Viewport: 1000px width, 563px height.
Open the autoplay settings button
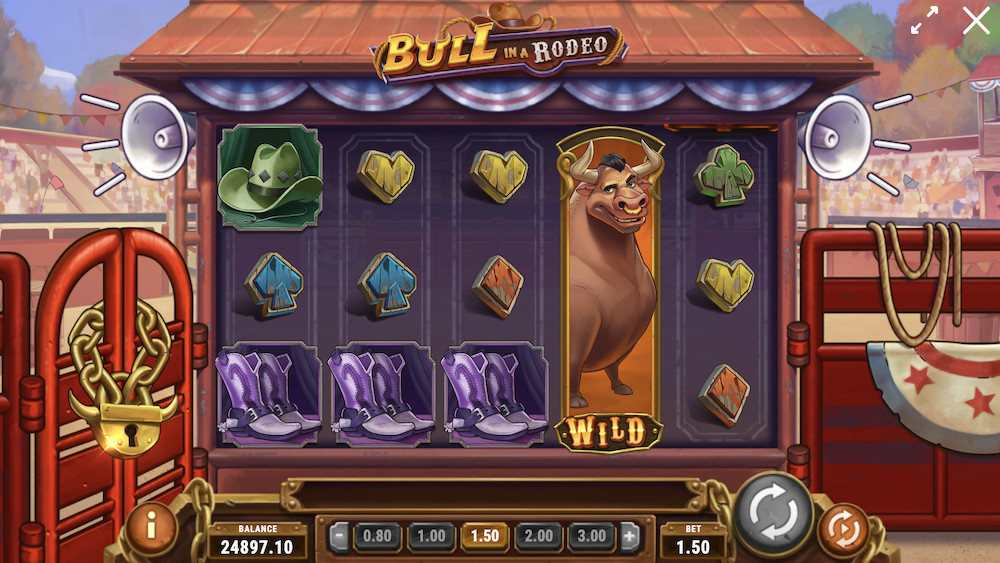[843, 529]
